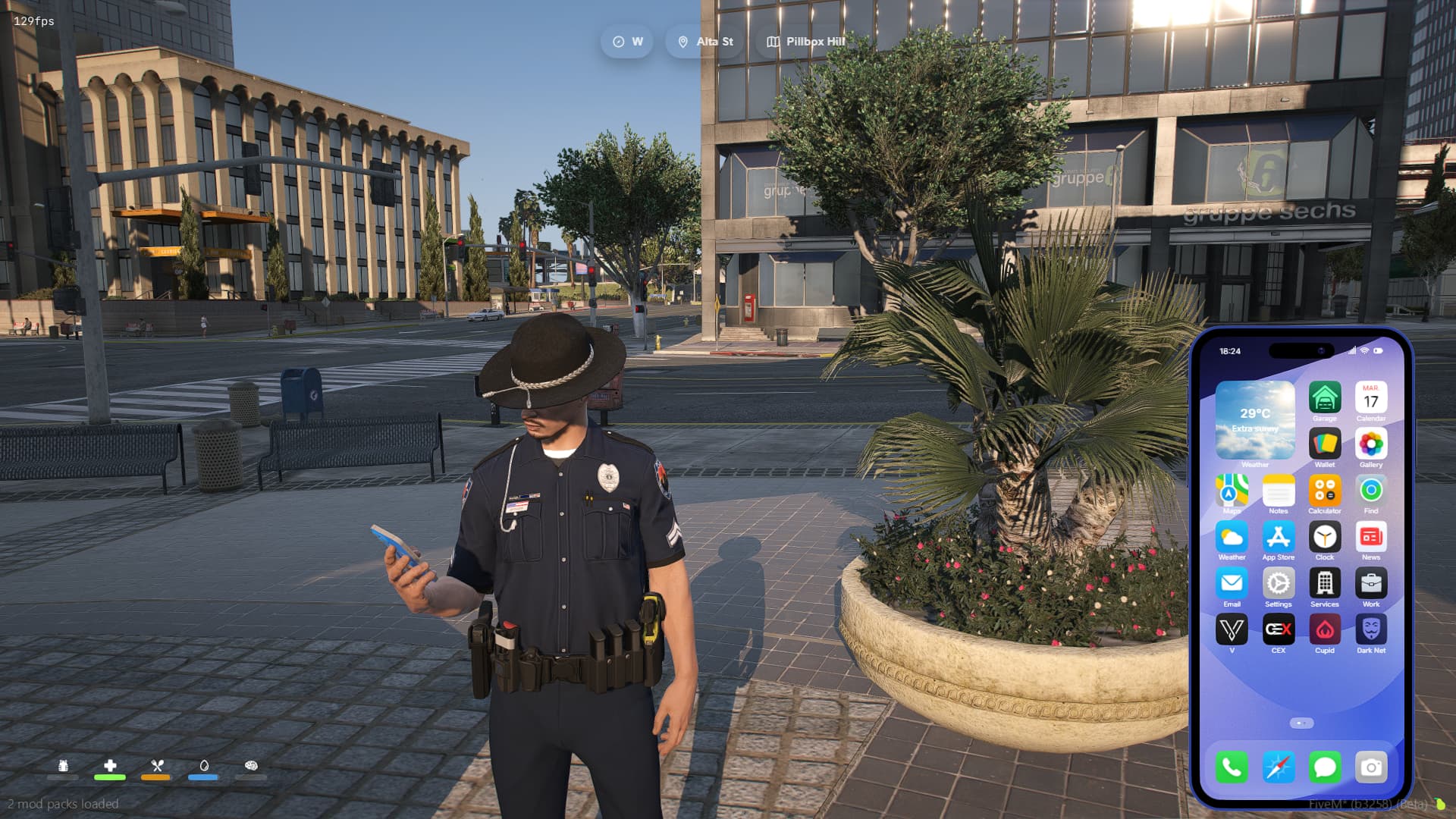Open the Clock app

pos(1324,538)
